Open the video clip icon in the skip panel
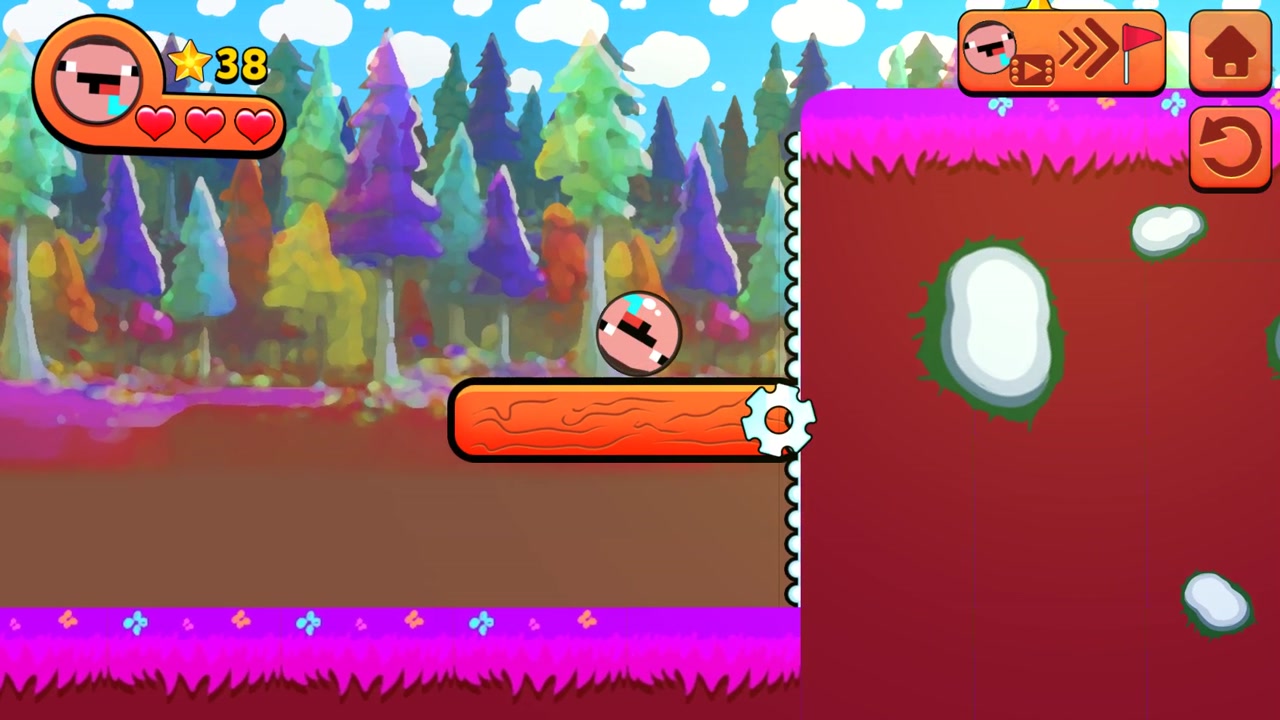This screenshot has width=1280, height=720. pyautogui.click(x=1032, y=68)
